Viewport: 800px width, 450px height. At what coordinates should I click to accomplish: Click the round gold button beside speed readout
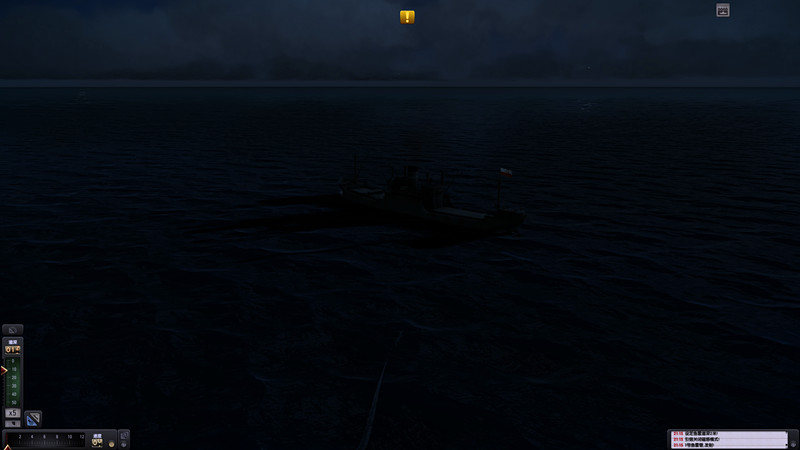coord(111,442)
